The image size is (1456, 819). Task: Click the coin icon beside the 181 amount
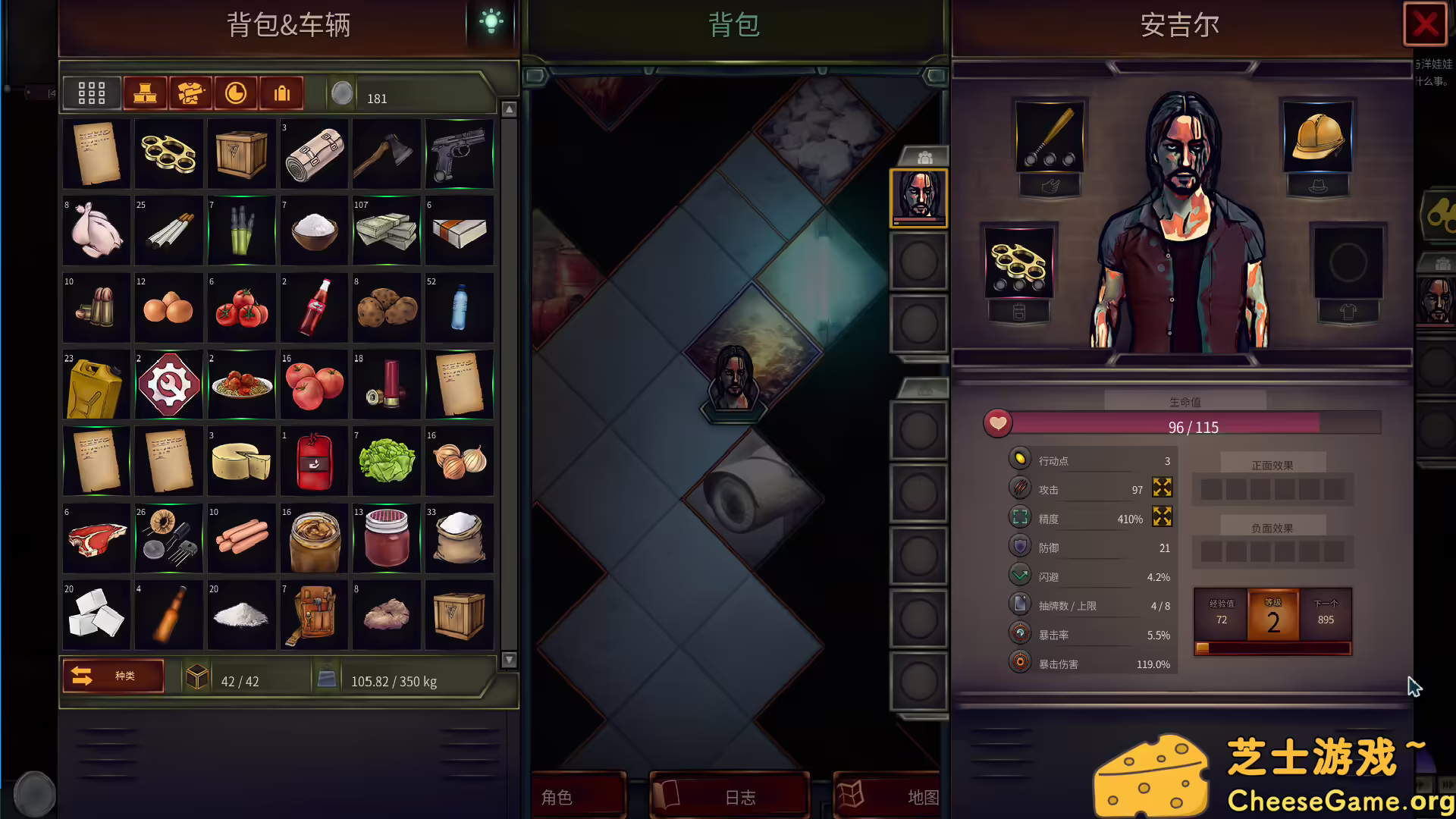[343, 93]
